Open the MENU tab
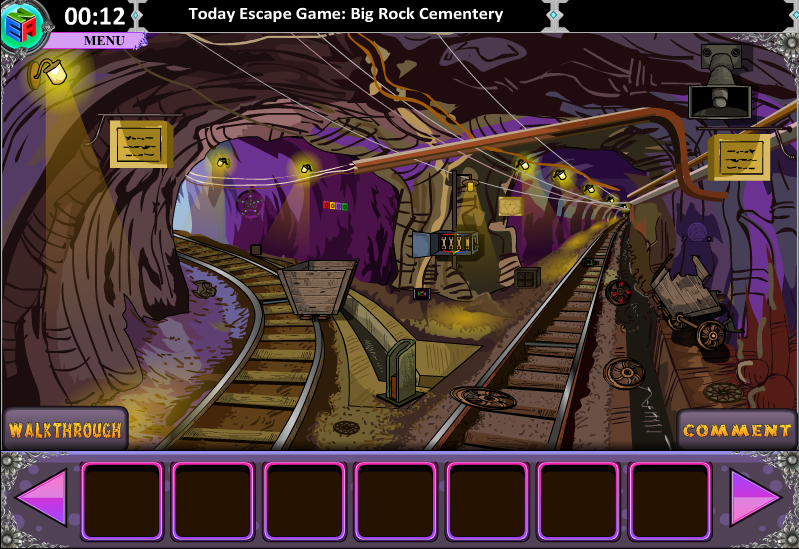The width and height of the screenshot is (799, 549). (103, 41)
